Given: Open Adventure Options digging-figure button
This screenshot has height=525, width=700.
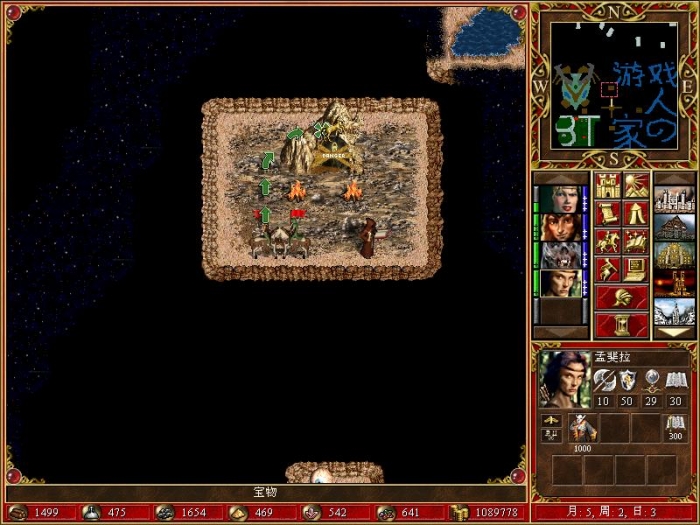Looking at the screenshot, I should pos(608,269).
